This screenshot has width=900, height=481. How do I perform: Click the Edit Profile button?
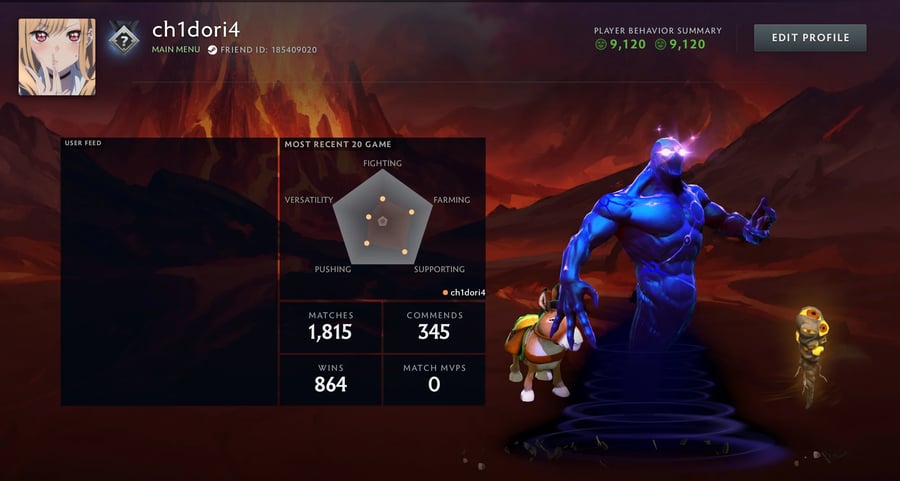[x=810, y=38]
